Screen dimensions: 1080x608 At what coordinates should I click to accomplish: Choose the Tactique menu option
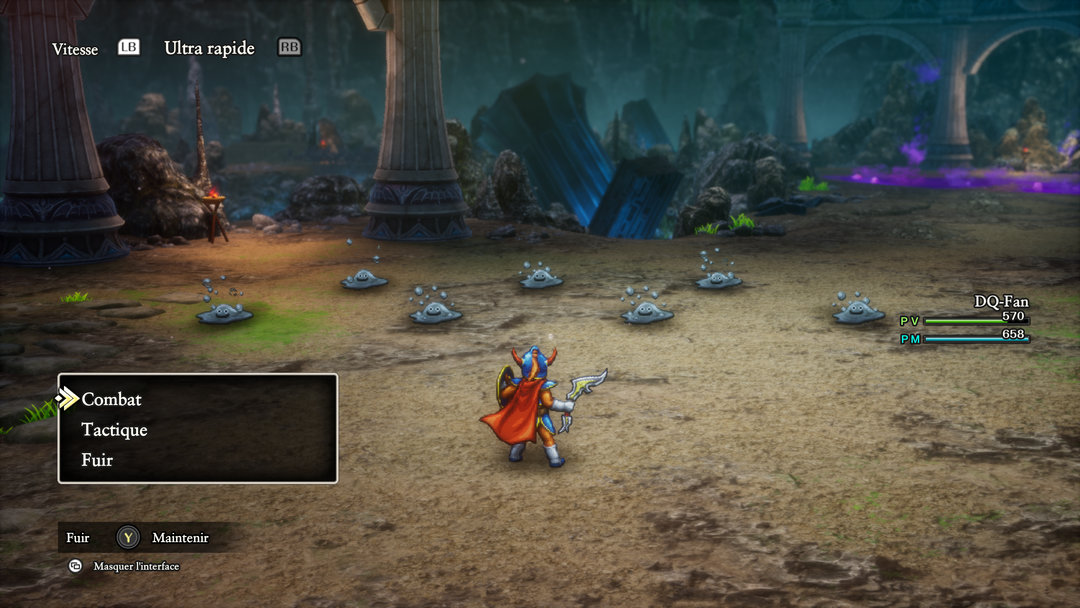(114, 430)
